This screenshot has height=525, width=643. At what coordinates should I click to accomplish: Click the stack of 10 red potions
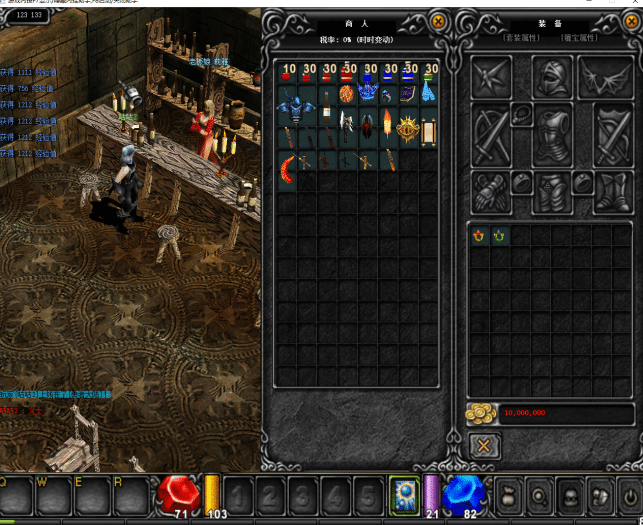click(x=288, y=74)
